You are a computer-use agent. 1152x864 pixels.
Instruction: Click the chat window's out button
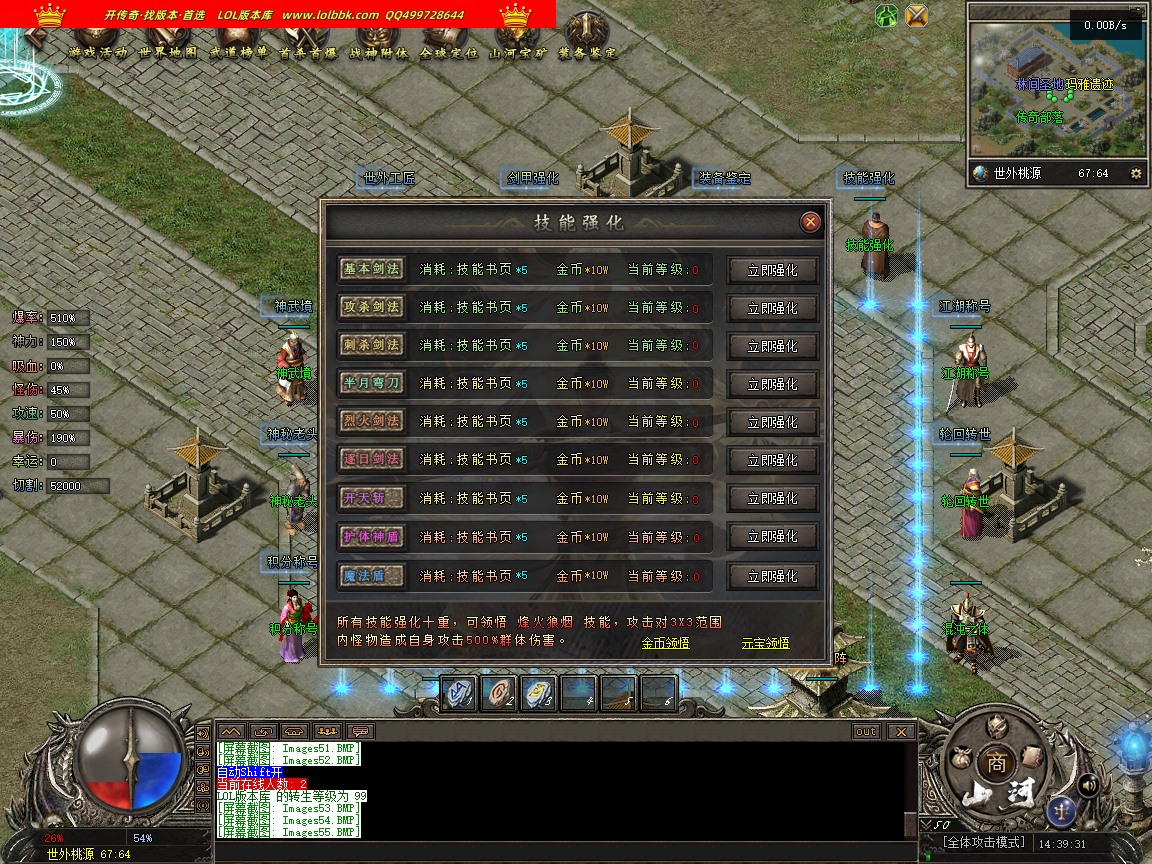click(x=866, y=731)
